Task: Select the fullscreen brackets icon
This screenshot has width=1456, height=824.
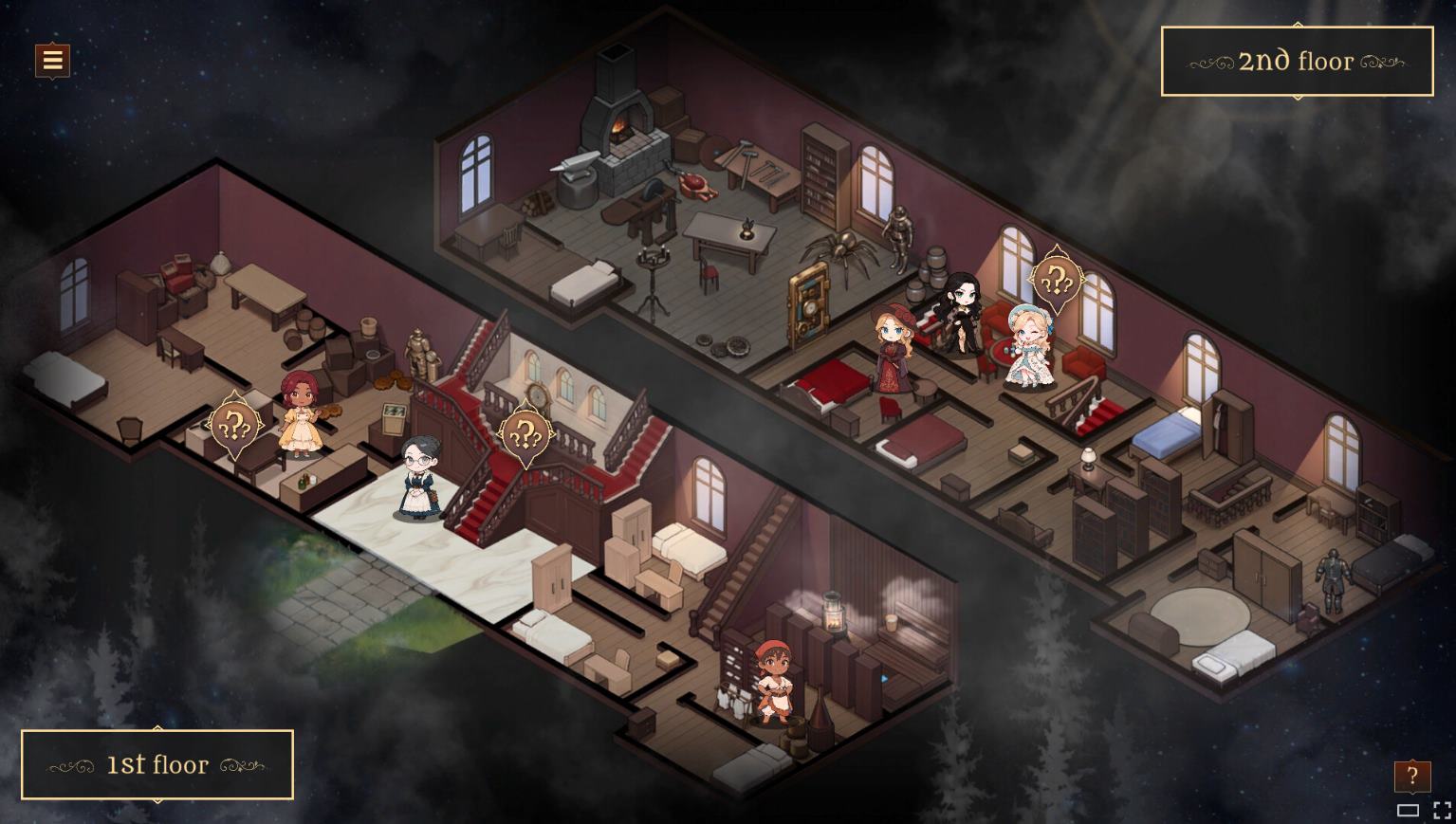Action: pos(1443,810)
